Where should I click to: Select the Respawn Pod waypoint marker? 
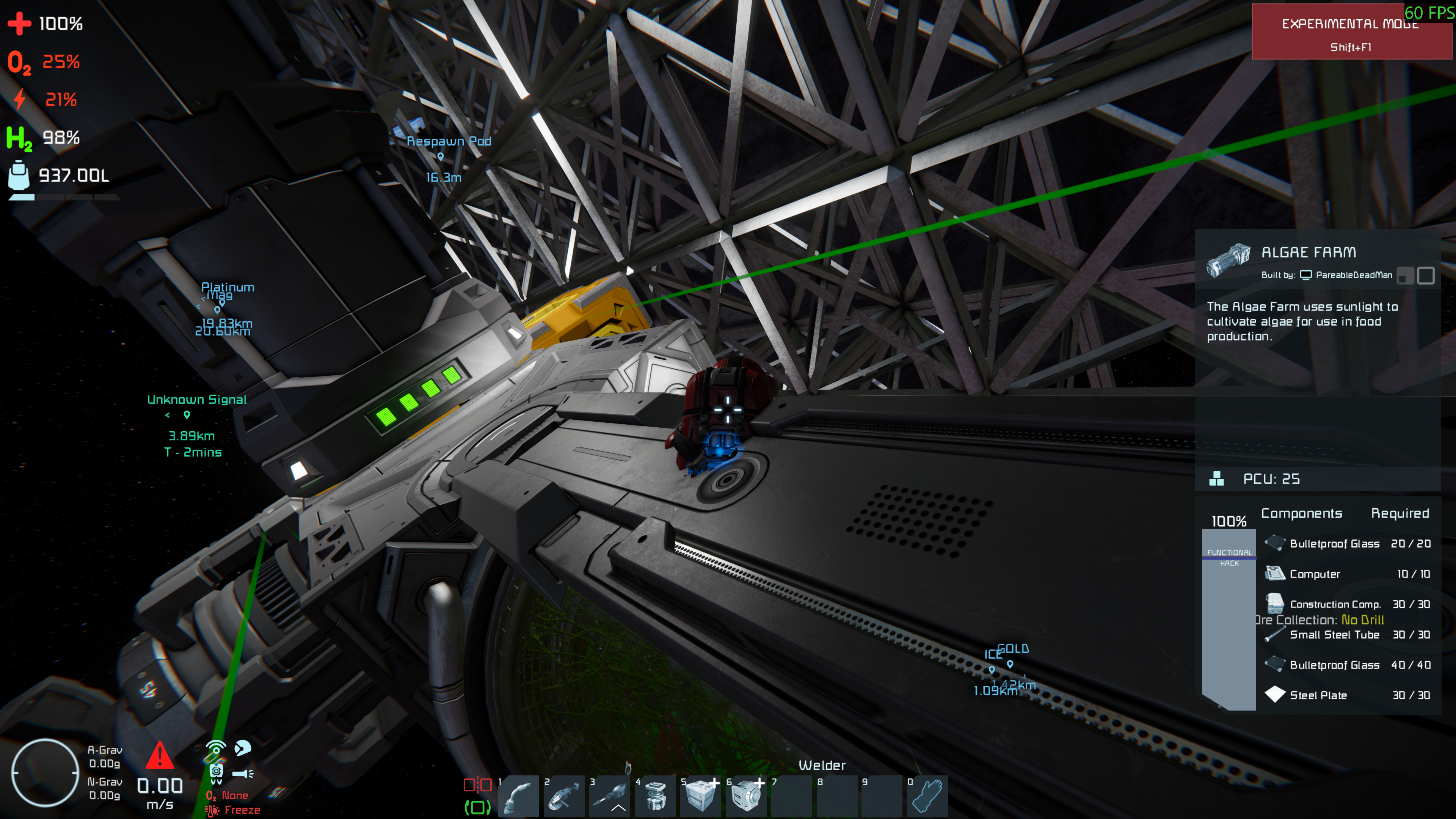pyautogui.click(x=440, y=157)
